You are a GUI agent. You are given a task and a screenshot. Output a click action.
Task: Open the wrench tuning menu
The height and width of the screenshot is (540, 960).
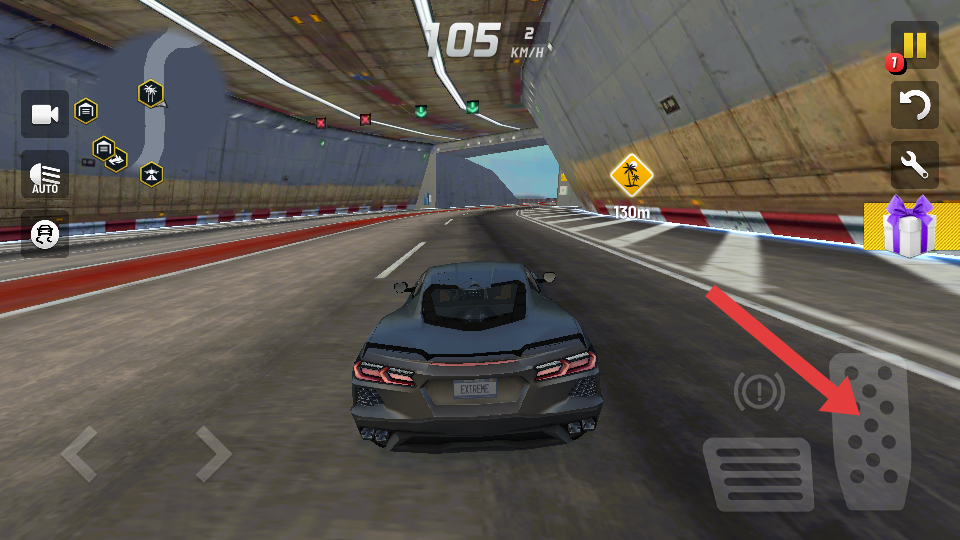(914, 165)
